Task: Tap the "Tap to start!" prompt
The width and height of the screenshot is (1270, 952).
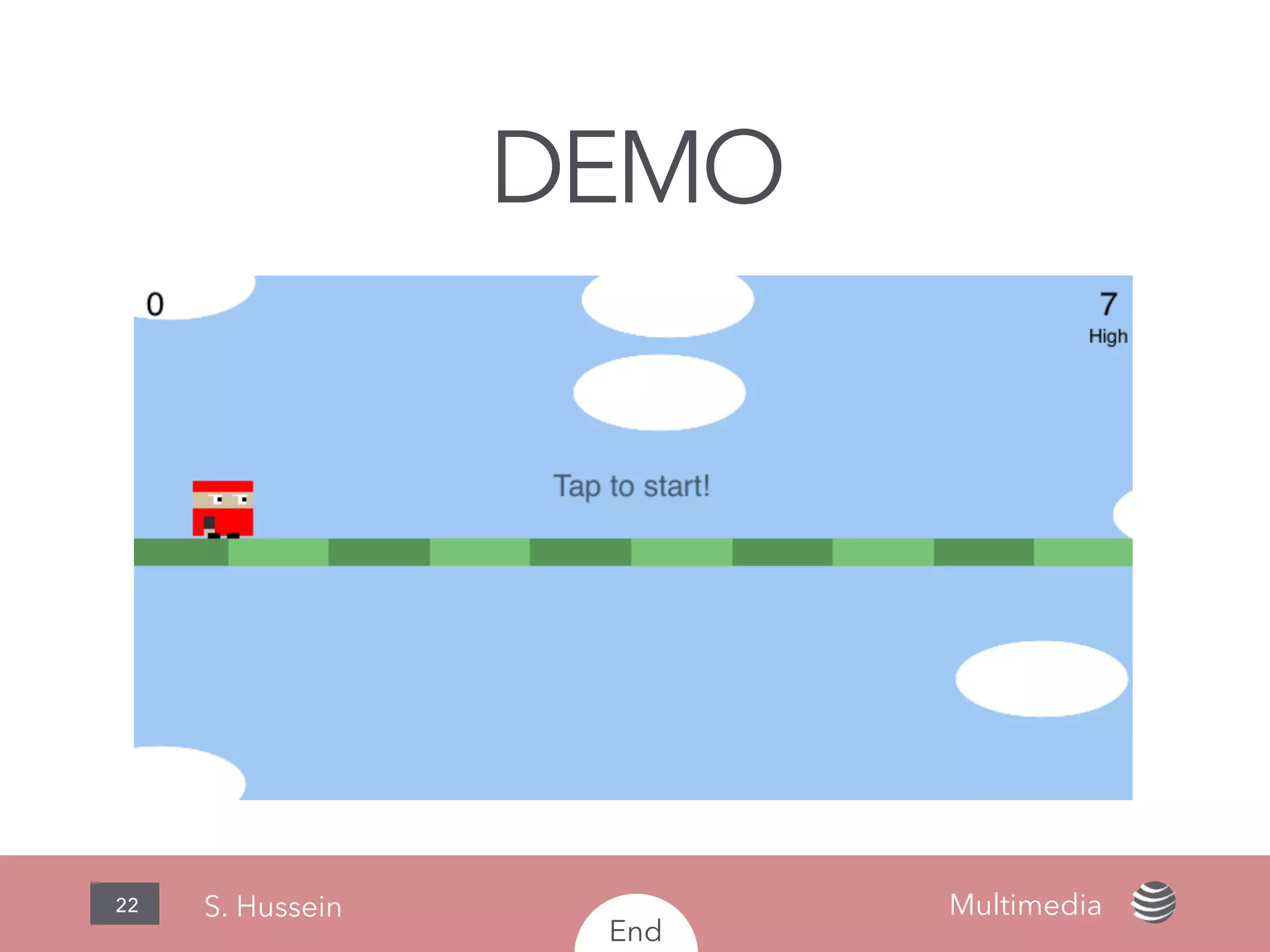Action: (x=631, y=486)
